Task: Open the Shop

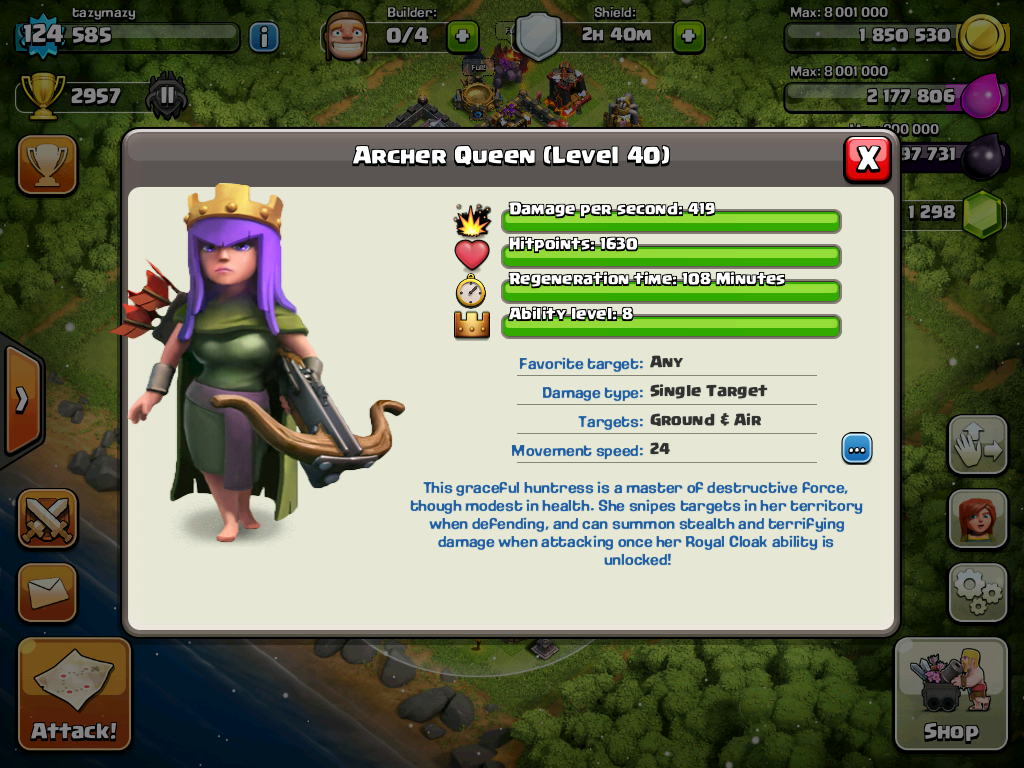Action: (950, 693)
